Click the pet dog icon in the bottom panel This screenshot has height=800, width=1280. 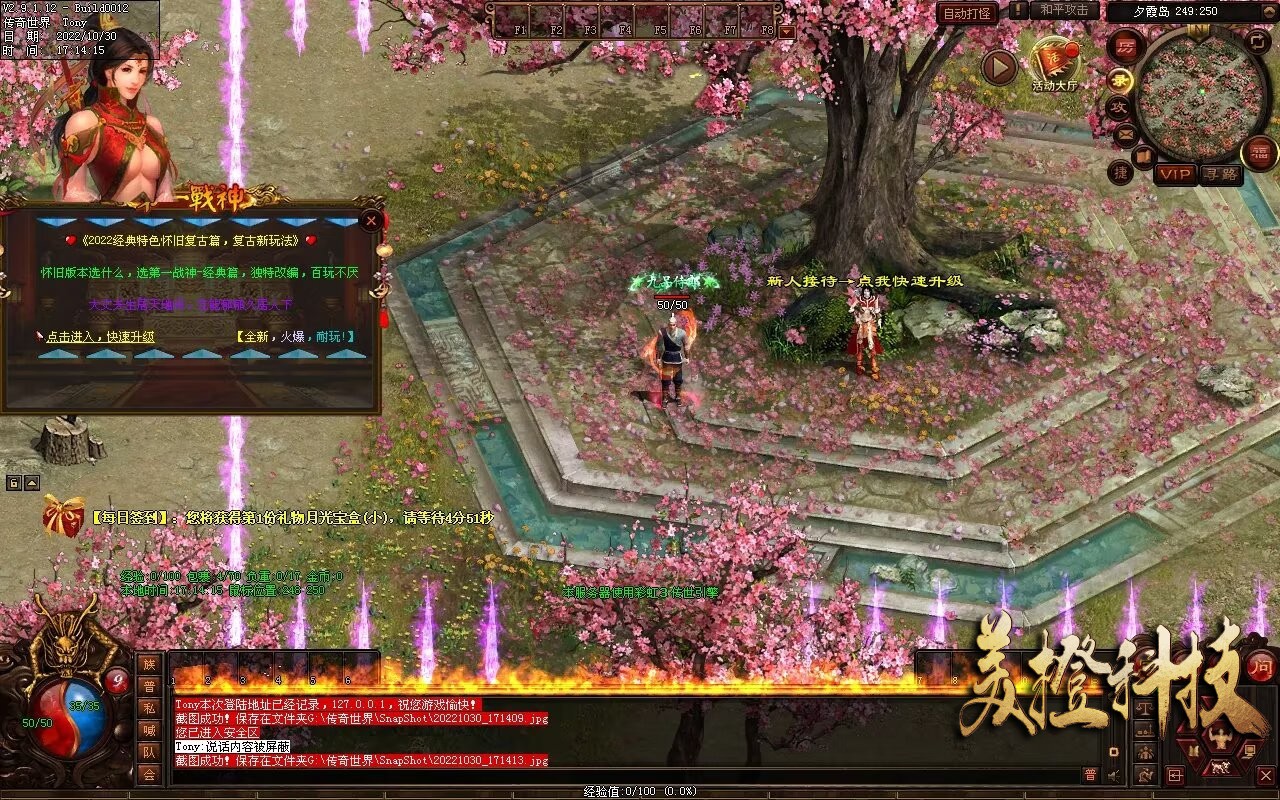click(1219, 767)
